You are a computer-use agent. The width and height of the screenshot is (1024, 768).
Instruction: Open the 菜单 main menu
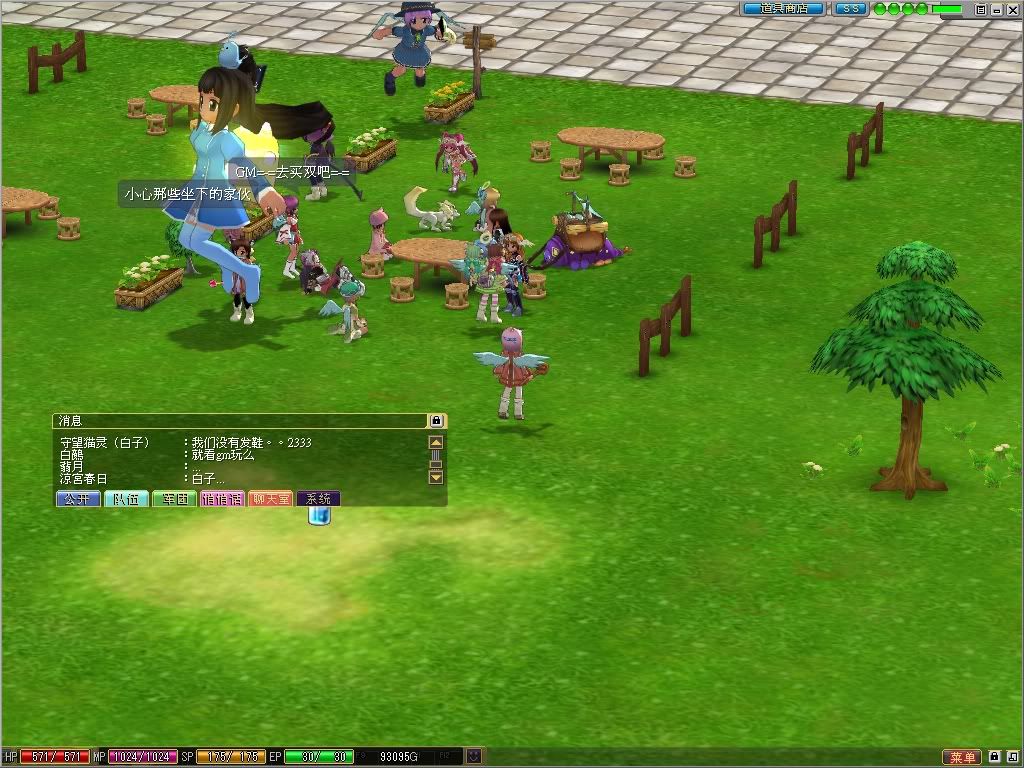962,757
